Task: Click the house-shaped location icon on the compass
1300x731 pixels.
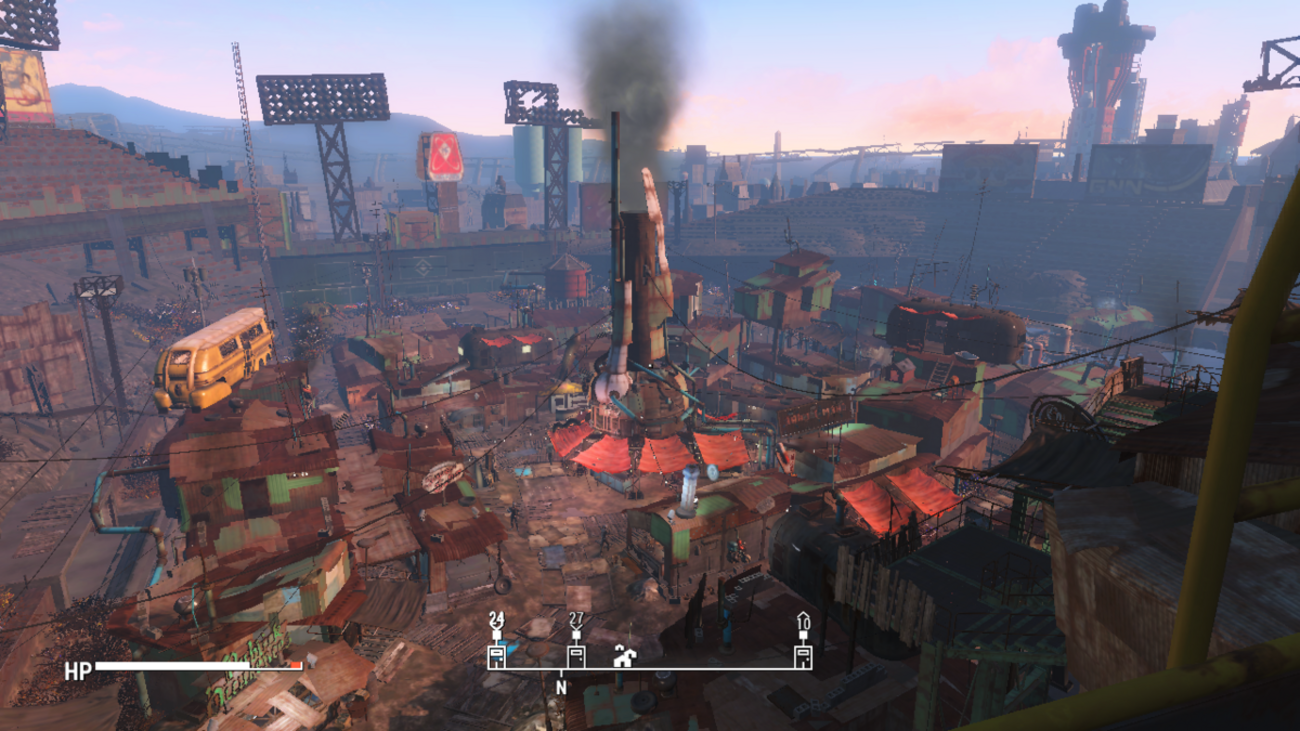Action: coord(625,656)
